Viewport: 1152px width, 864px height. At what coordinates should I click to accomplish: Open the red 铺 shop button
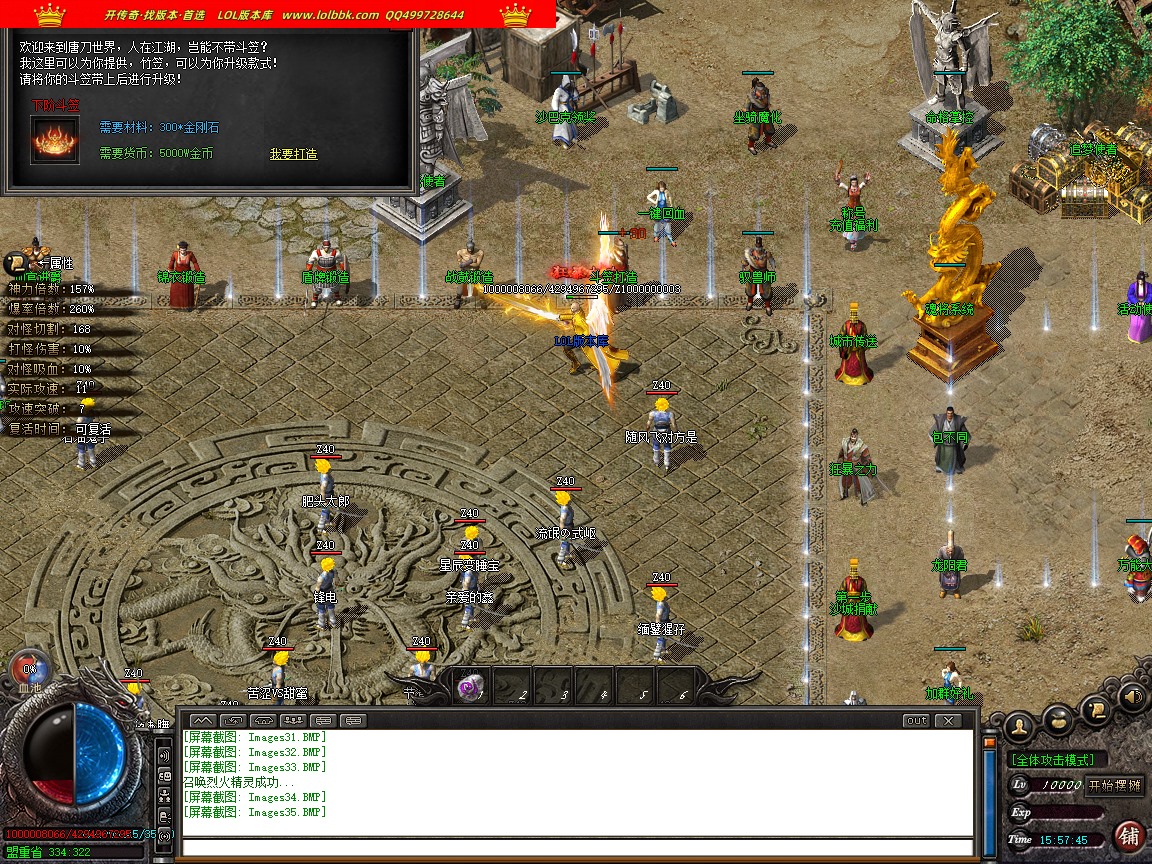tap(1130, 835)
